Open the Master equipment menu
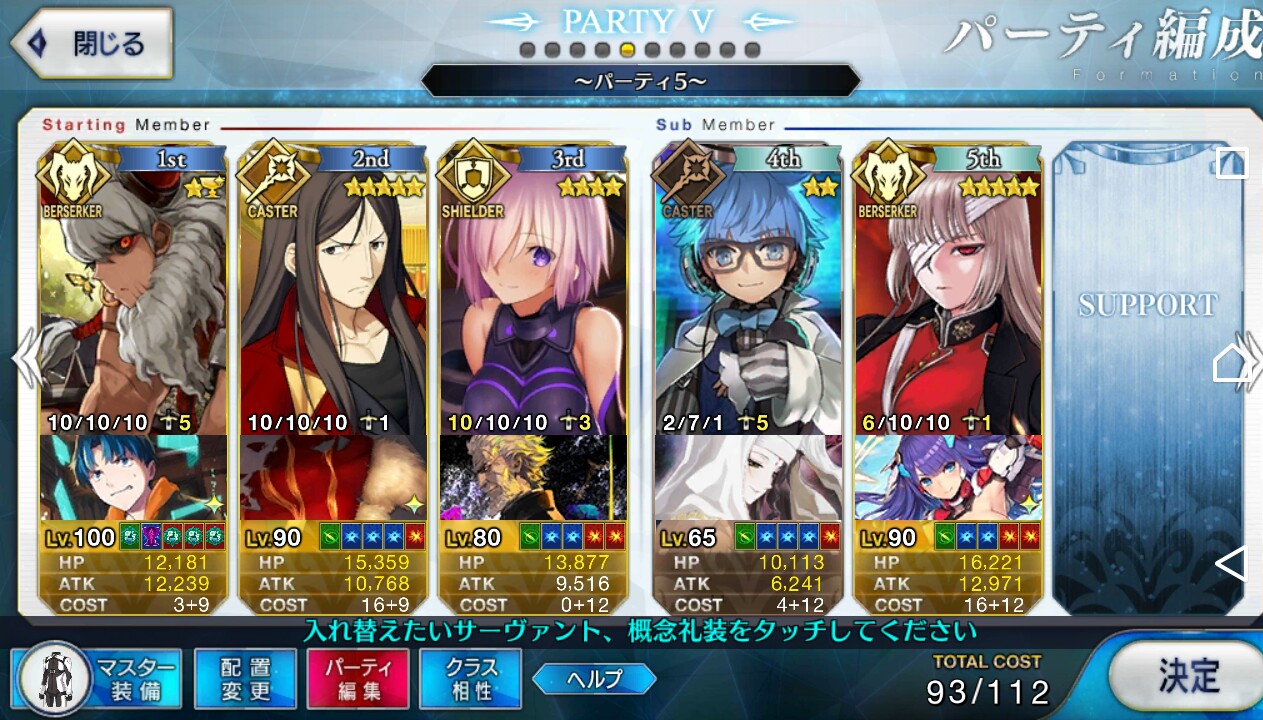Screen dimensions: 1263x720 pos(98,679)
